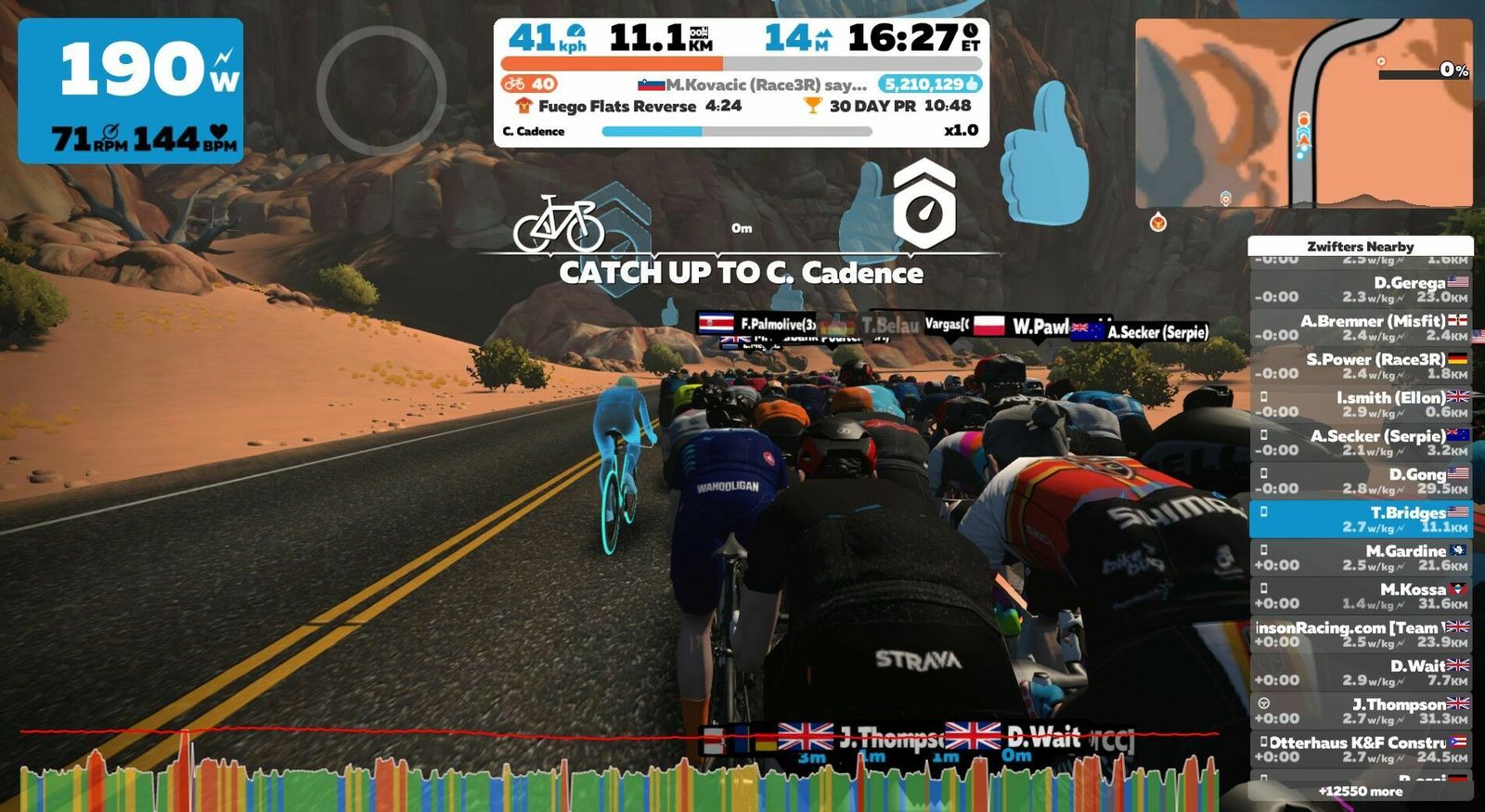Screen dimensions: 1485x812
Task: Choose A.Bremner (Misfit) rider row
Action: click(1360, 328)
